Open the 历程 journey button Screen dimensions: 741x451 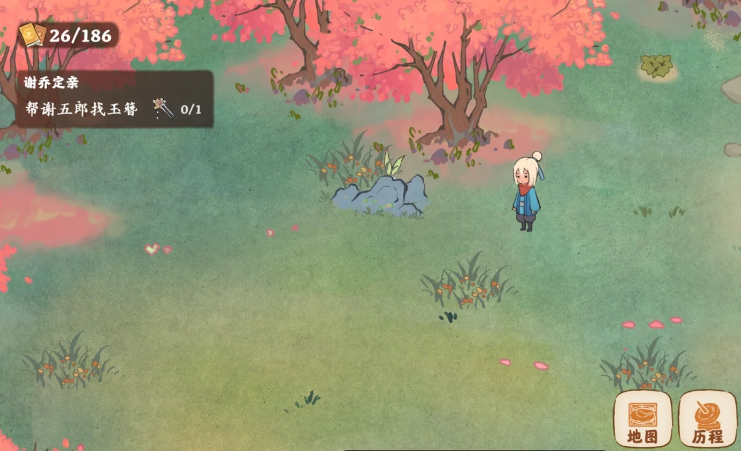click(707, 418)
